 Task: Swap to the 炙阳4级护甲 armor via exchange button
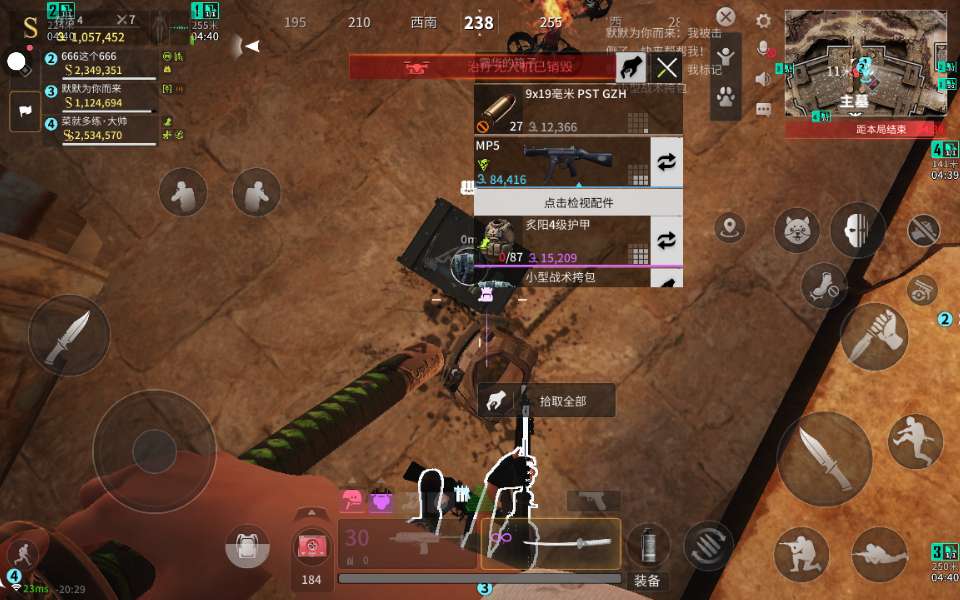pyautogui.click(x=666, y=240)
